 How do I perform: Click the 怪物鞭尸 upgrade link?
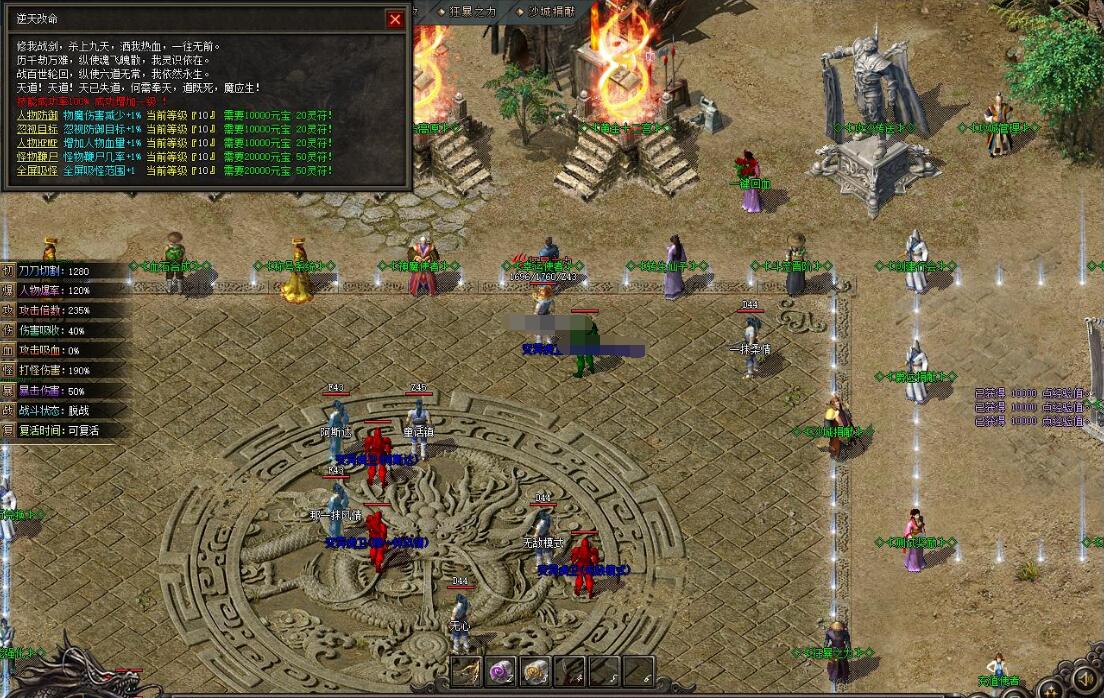38,158
